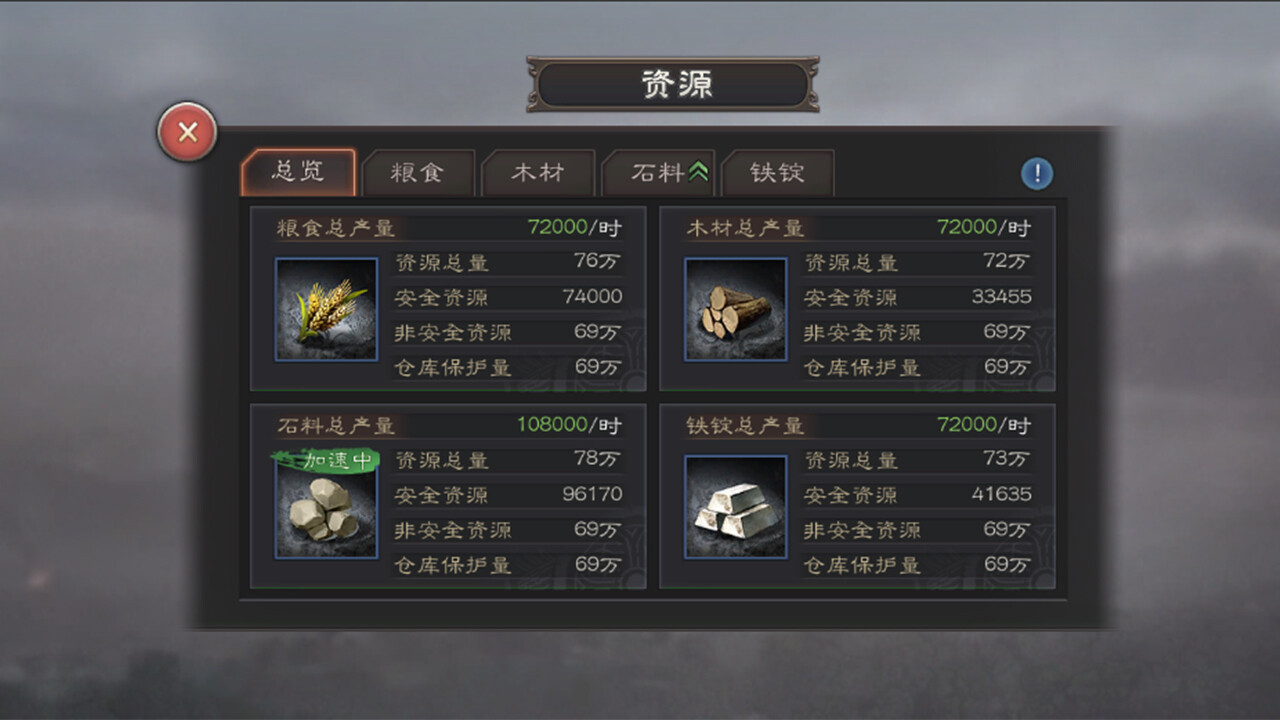This screenshot has width=1280, height=720.
Task: Open the 铁锭 tab
Action: 778,173
